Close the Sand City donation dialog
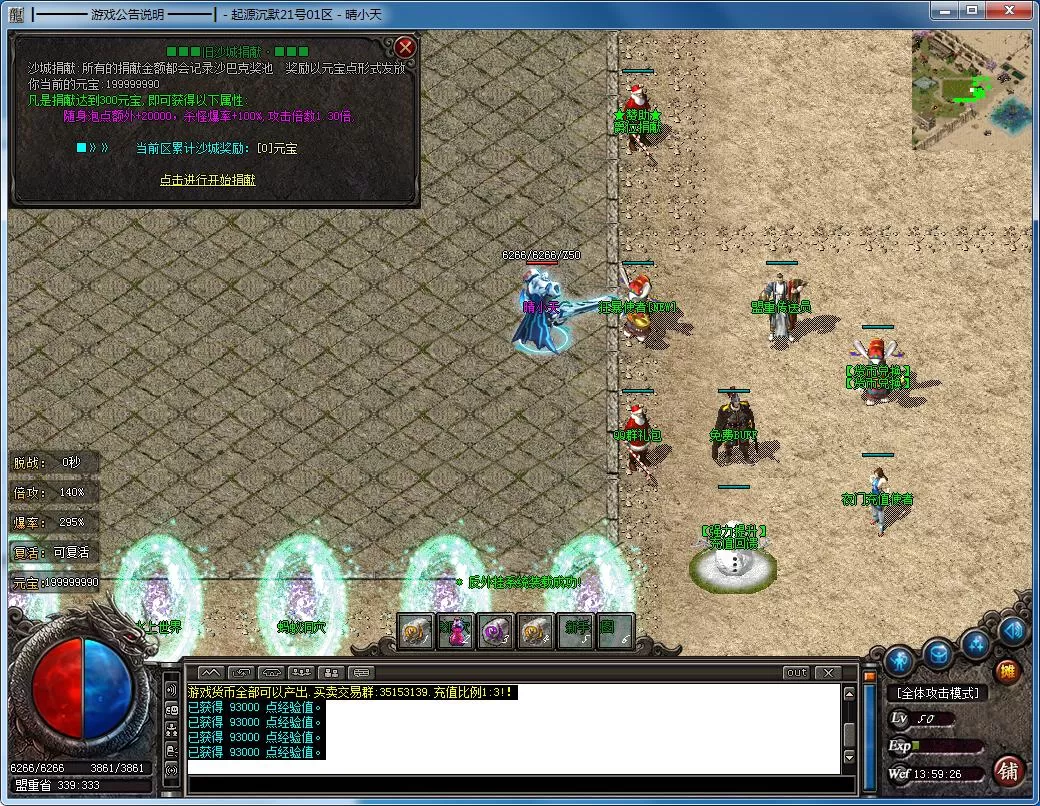Screen dimensions: 1040x806 coord(405,47)
